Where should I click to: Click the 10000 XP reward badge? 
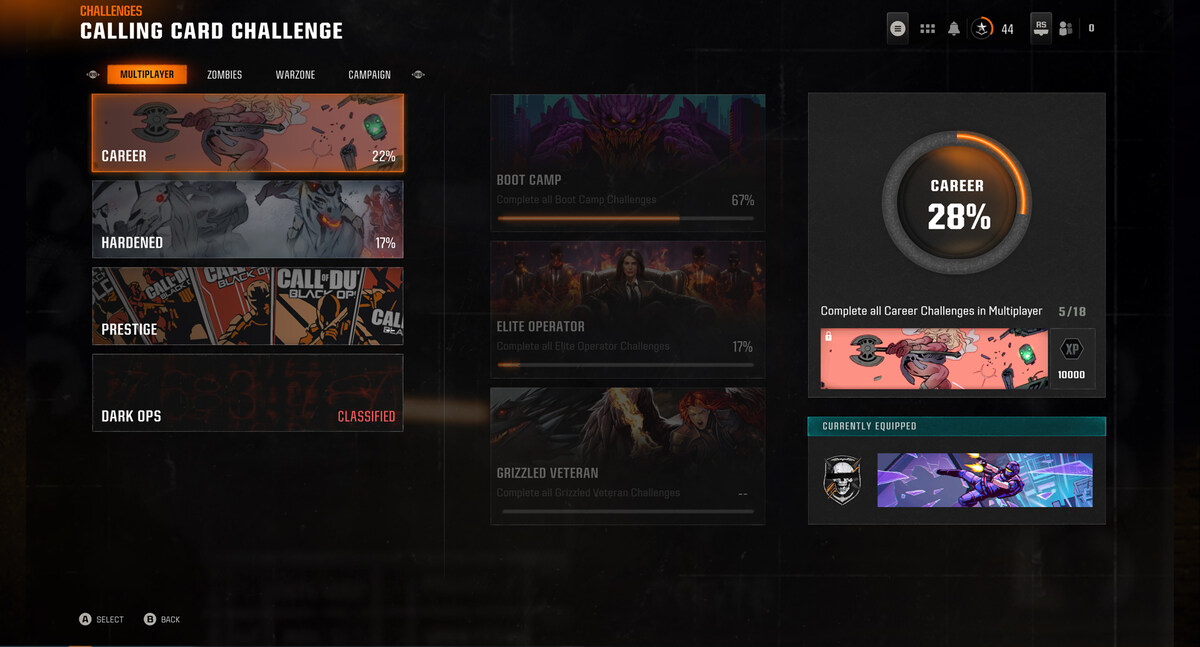1072,359
